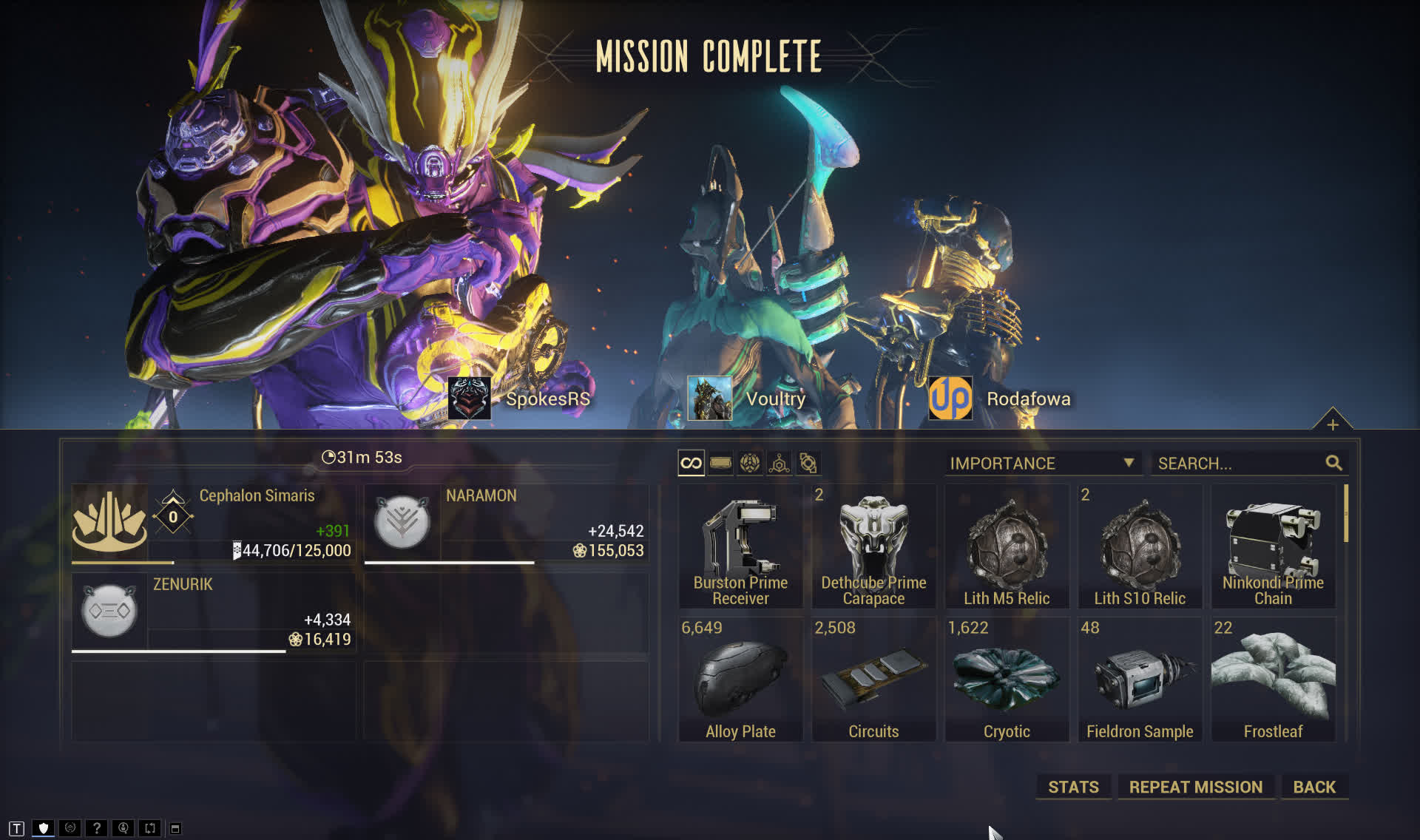Select the Frostleaf resource tile

(x=1273, y=680)
